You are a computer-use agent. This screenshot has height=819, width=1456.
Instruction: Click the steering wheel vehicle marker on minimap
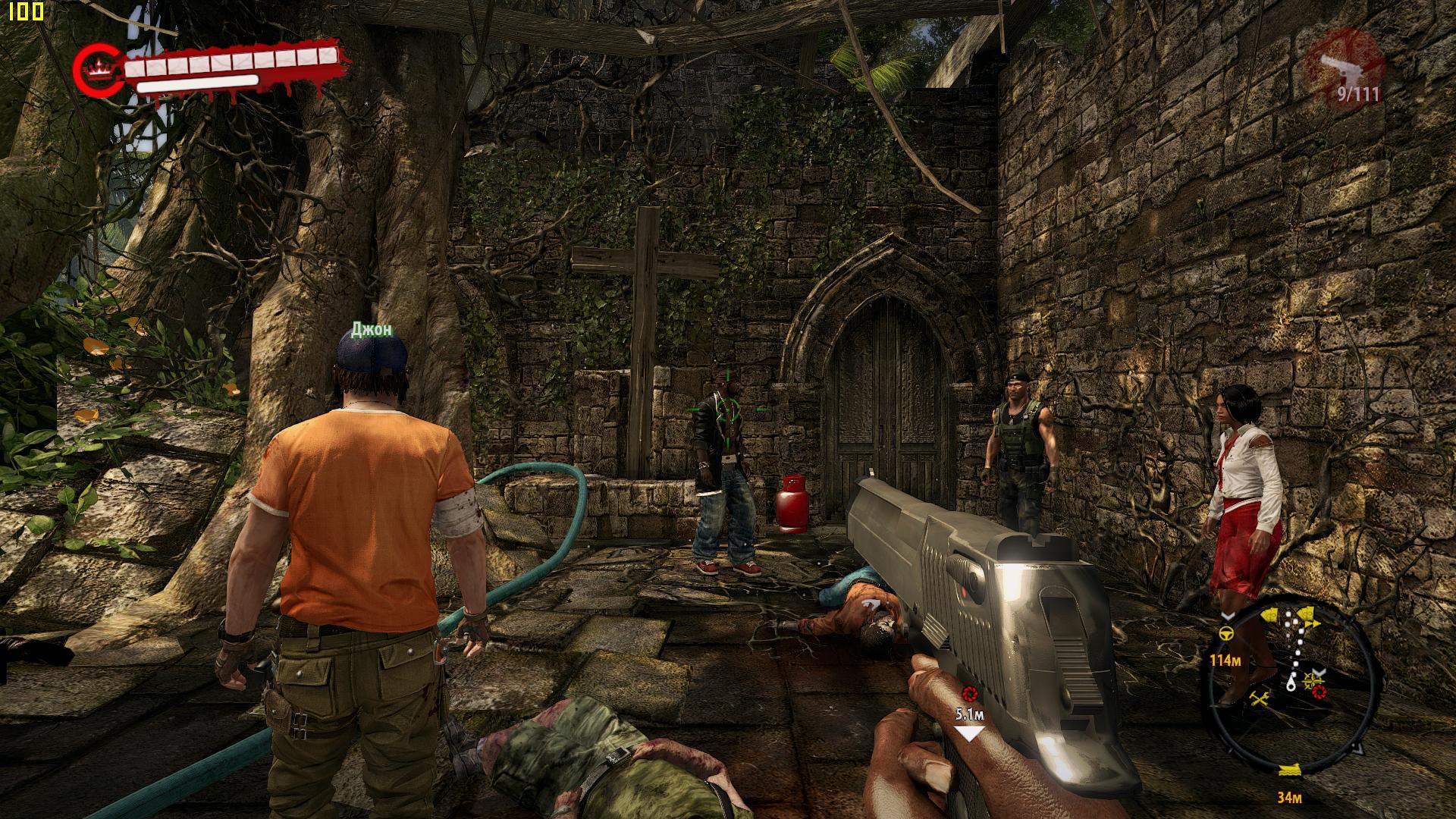[1225, 634]
